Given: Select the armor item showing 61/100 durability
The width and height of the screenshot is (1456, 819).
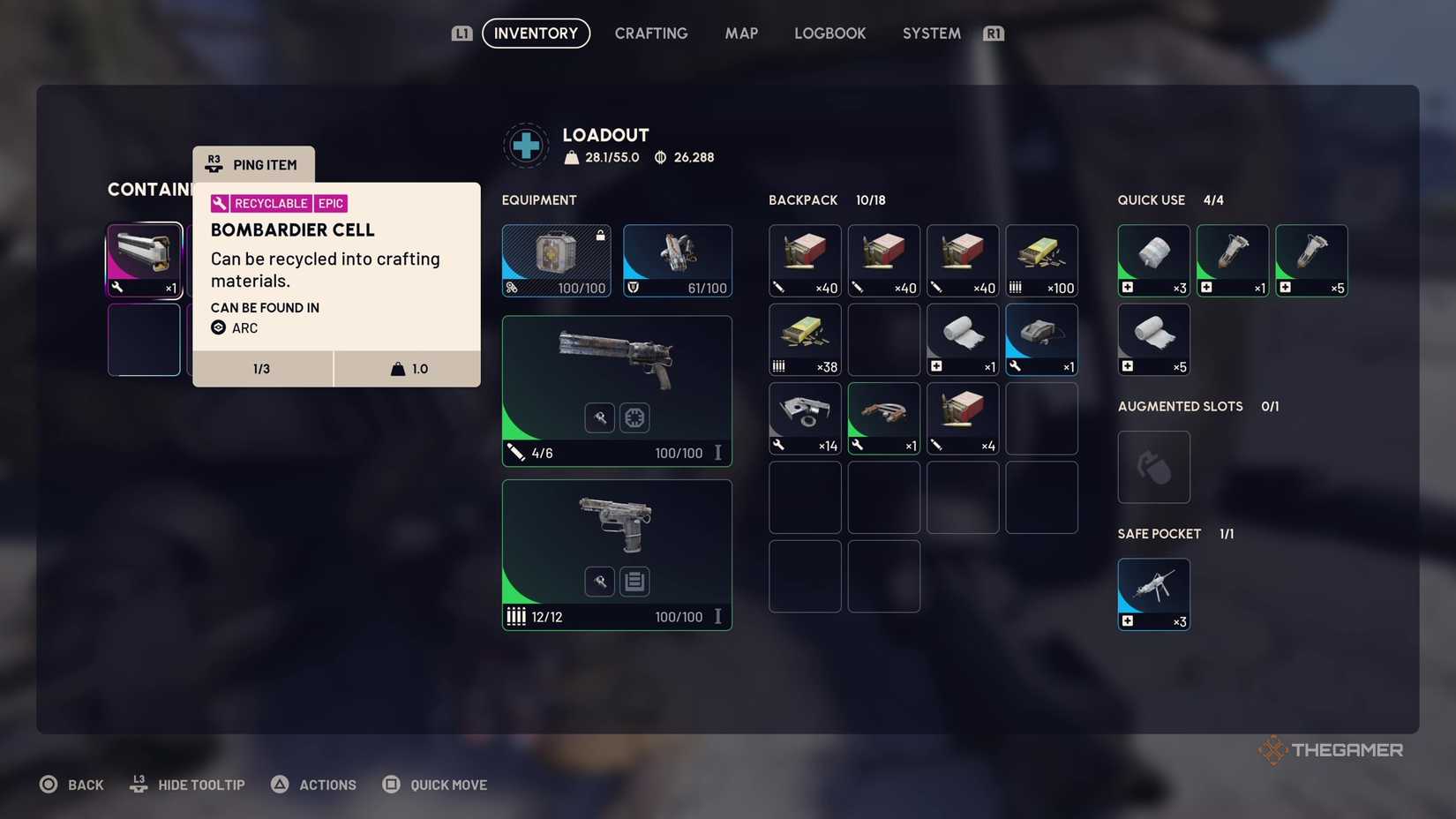Looking at the screenshot, I should pyautogui.click(x=677, y=259).
